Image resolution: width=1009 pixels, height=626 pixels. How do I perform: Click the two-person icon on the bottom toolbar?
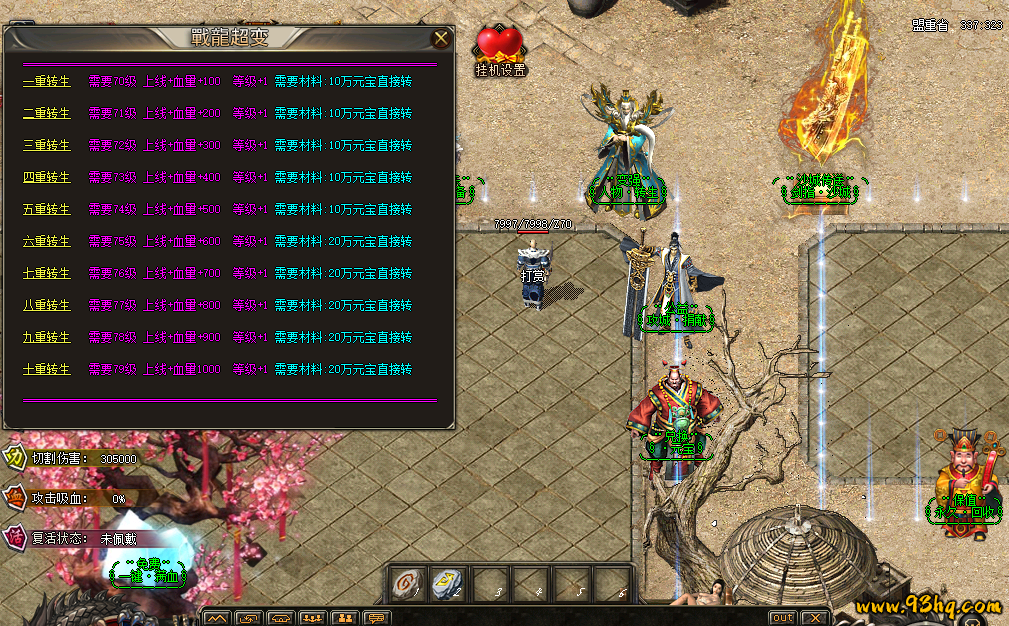tap(344, 618)
